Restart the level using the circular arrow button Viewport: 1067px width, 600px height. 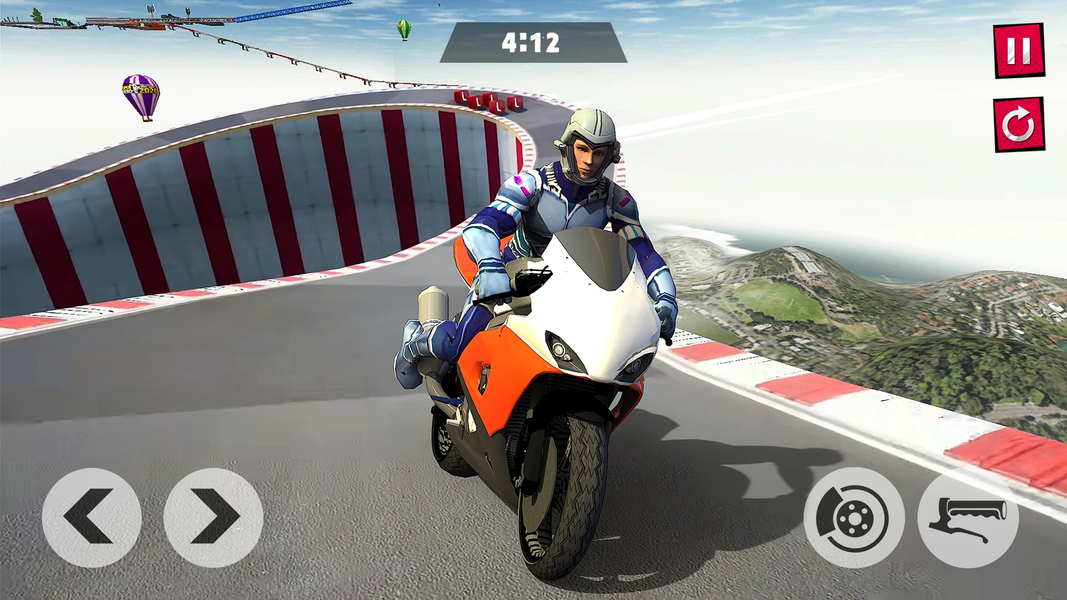click(x=1018, y=125)
